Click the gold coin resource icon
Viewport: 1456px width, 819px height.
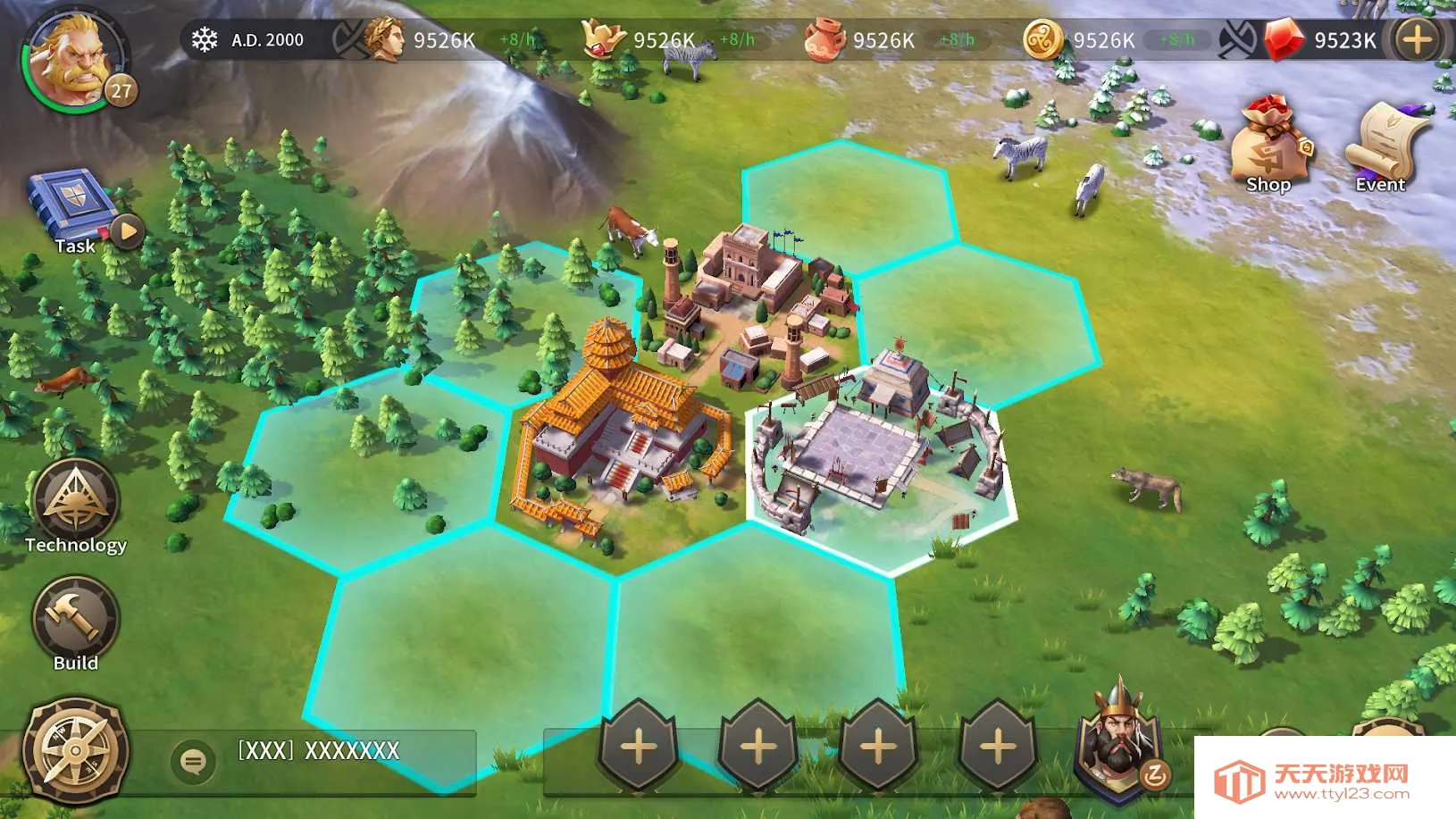1042,40
